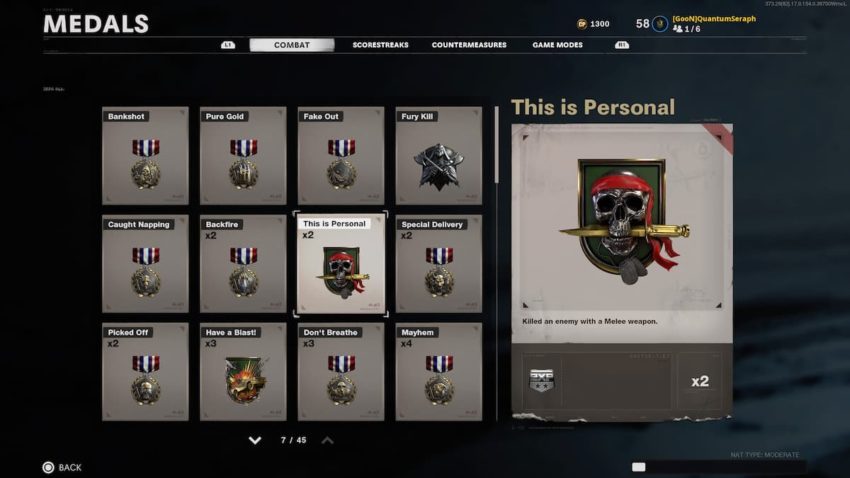Go to next medal page with down arrow
The width and height of the screenshot is (850, 478).
tap(255, 440)
